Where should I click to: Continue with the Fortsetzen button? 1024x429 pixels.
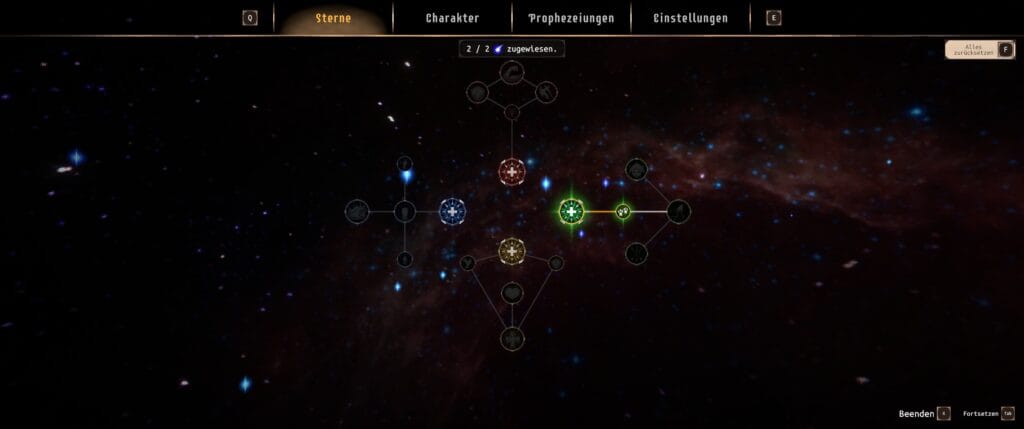[x=988, y=413]
